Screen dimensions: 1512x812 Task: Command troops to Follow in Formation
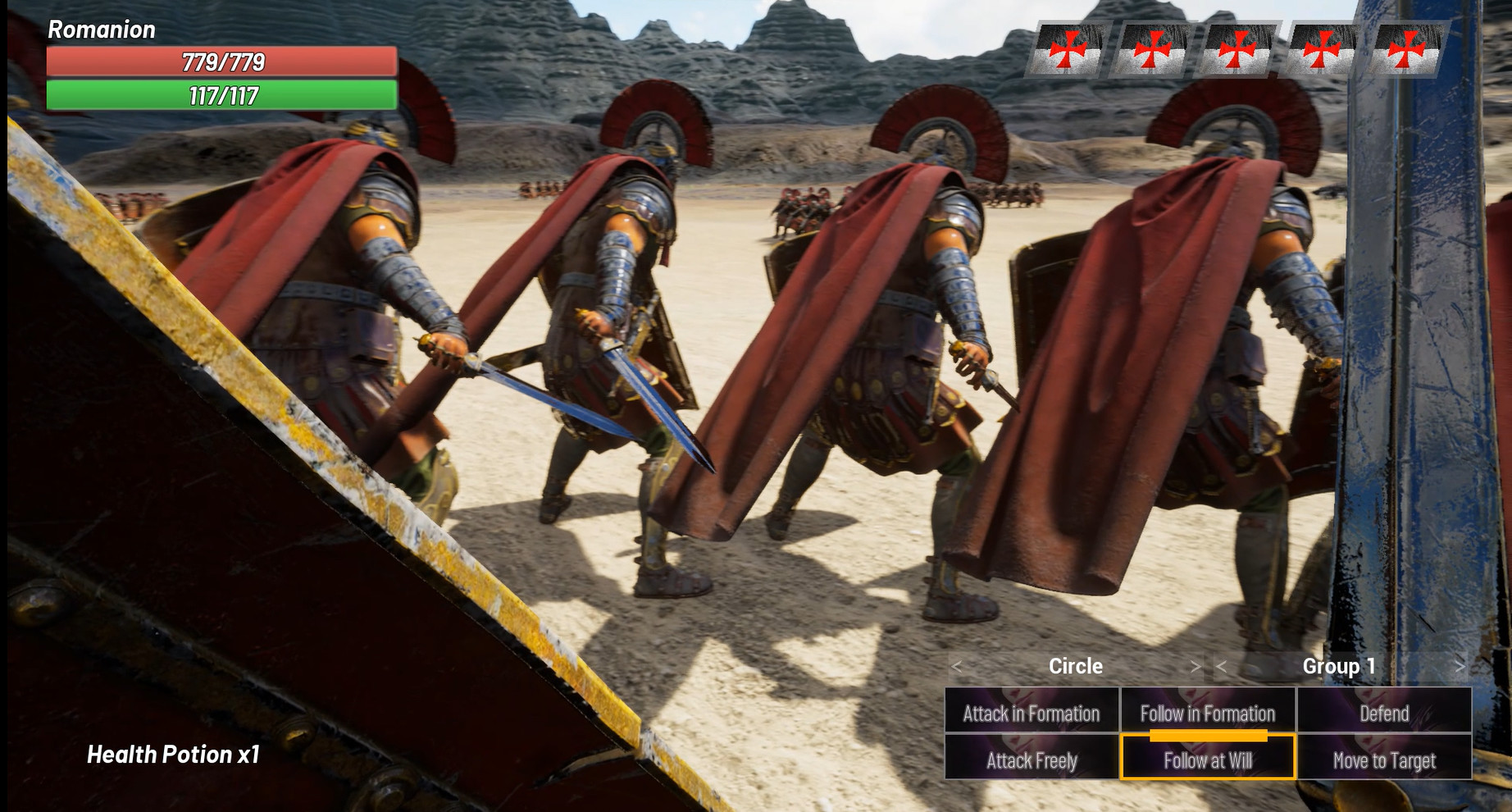[x=1206, y=713]
